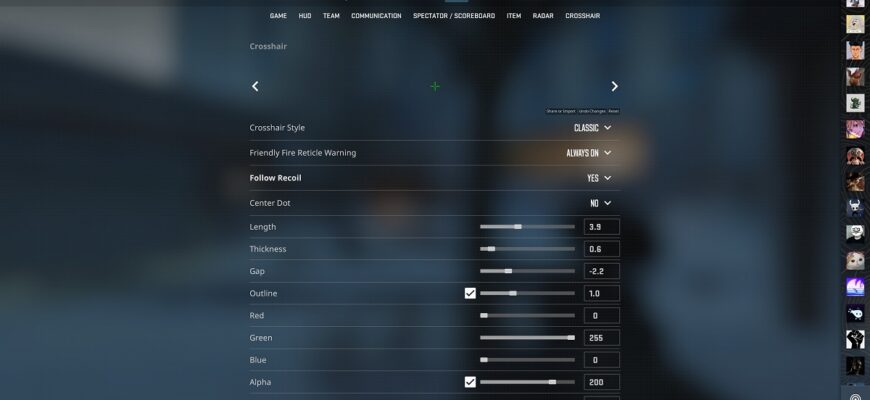870x400 pixels.
Task: Click the Share or Import button
Action: pyautogui.click(x=560, y=111)
